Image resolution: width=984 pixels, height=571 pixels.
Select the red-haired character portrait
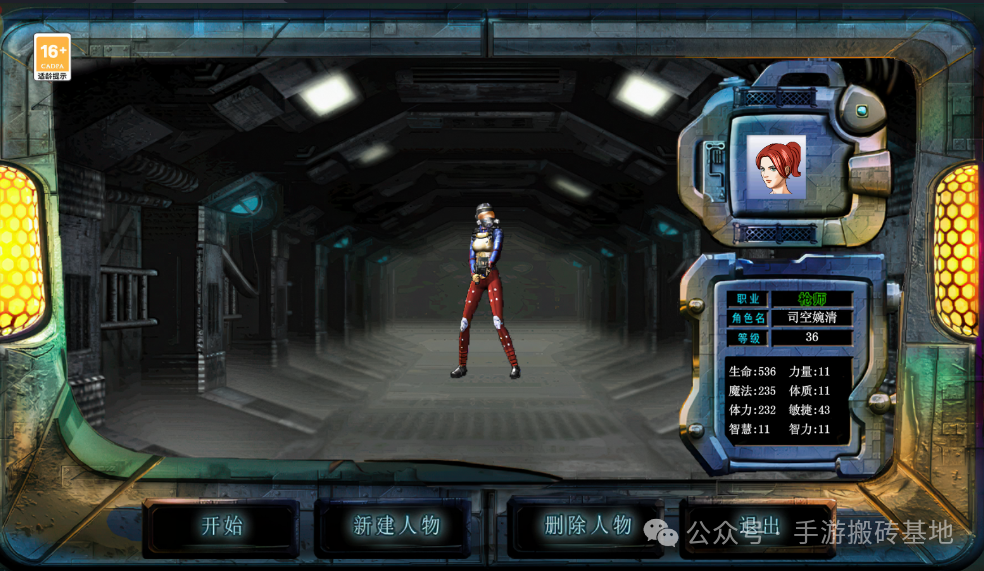tap(776, 167)
